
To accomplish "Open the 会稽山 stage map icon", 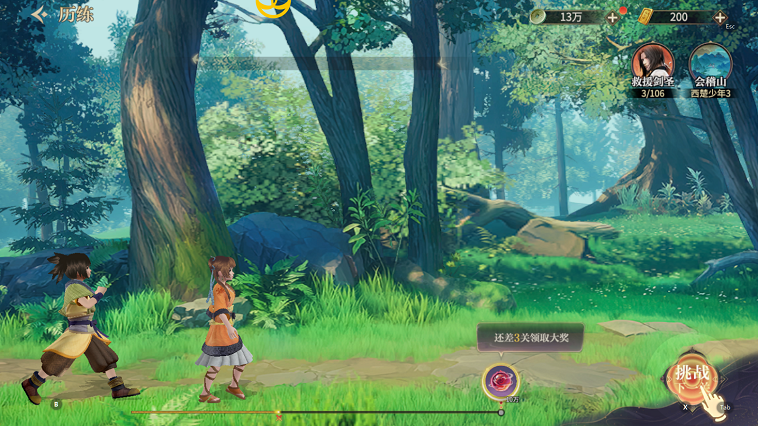I will (710, 64).
